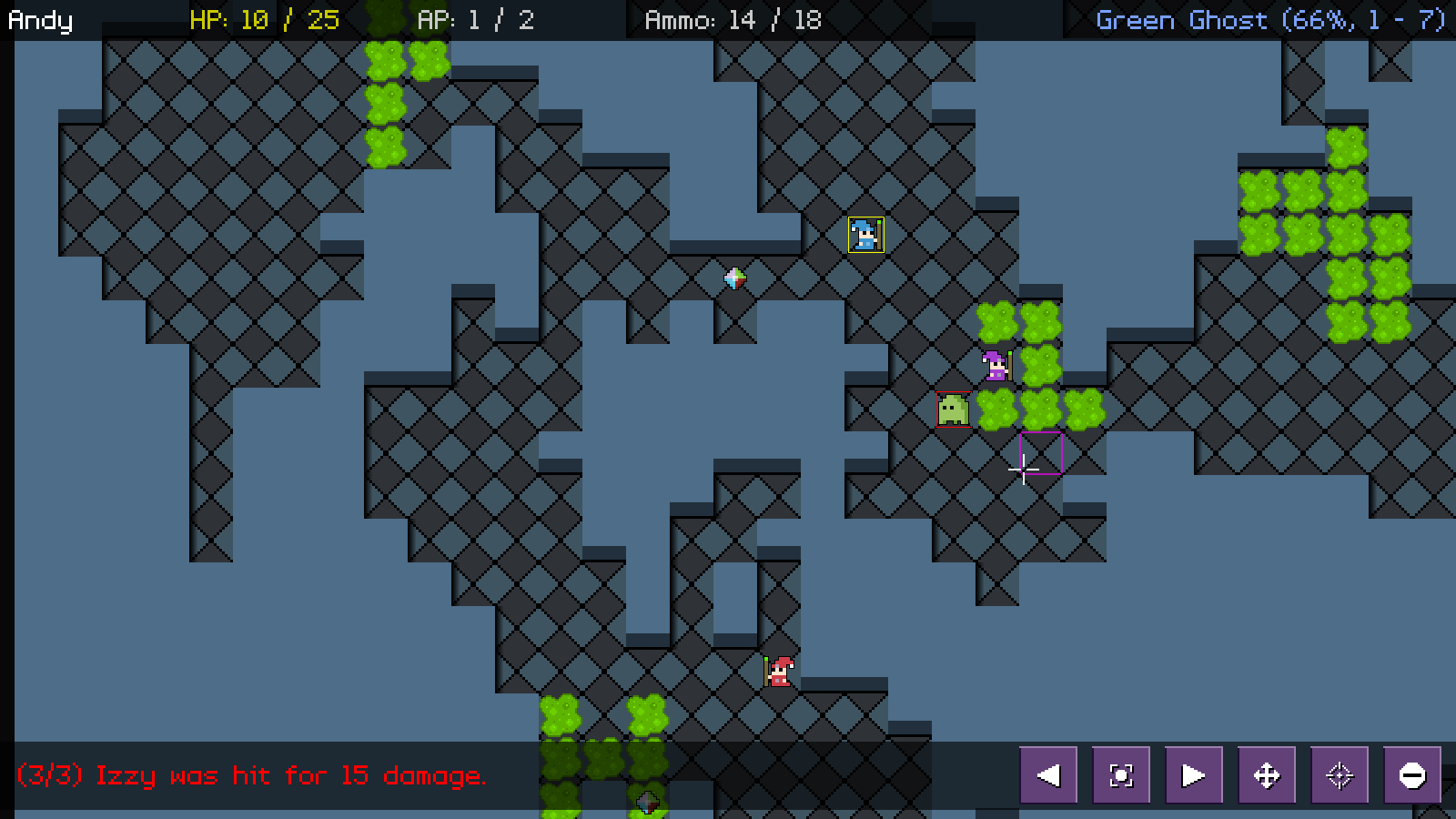Target the red-outlined Green Ghost

point(953,409)
